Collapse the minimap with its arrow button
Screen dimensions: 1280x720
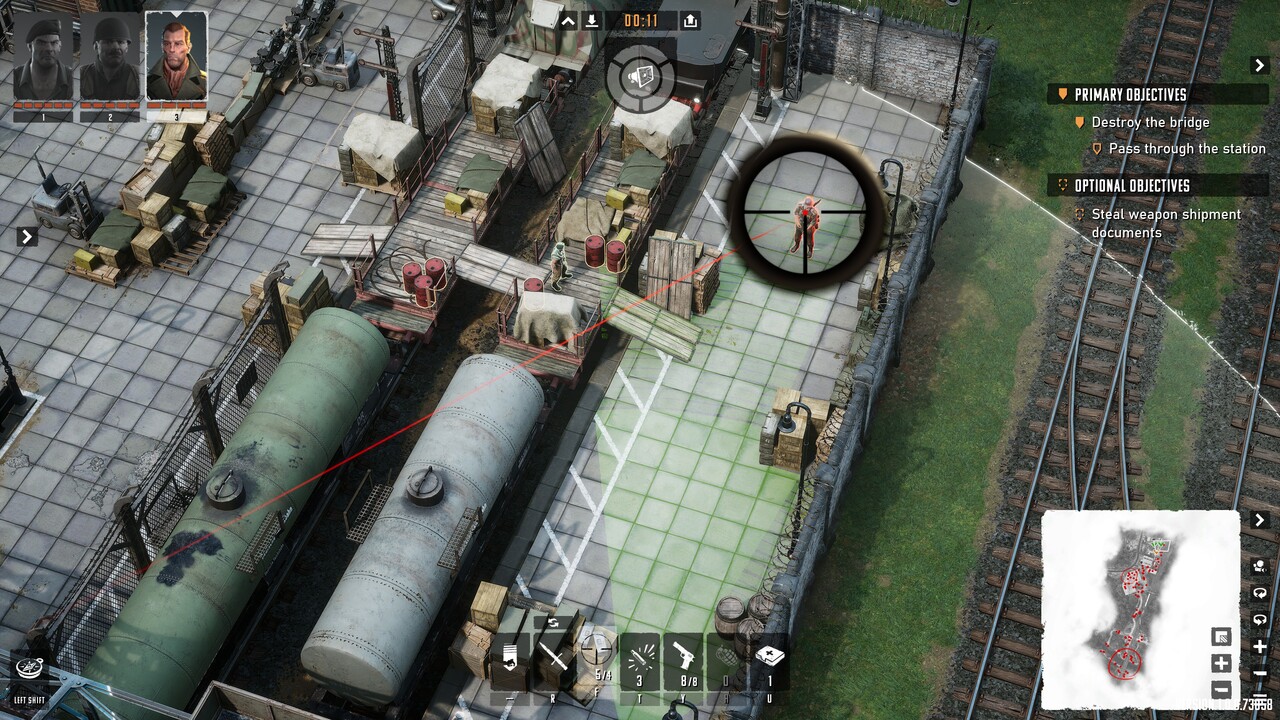[1259, 520]
